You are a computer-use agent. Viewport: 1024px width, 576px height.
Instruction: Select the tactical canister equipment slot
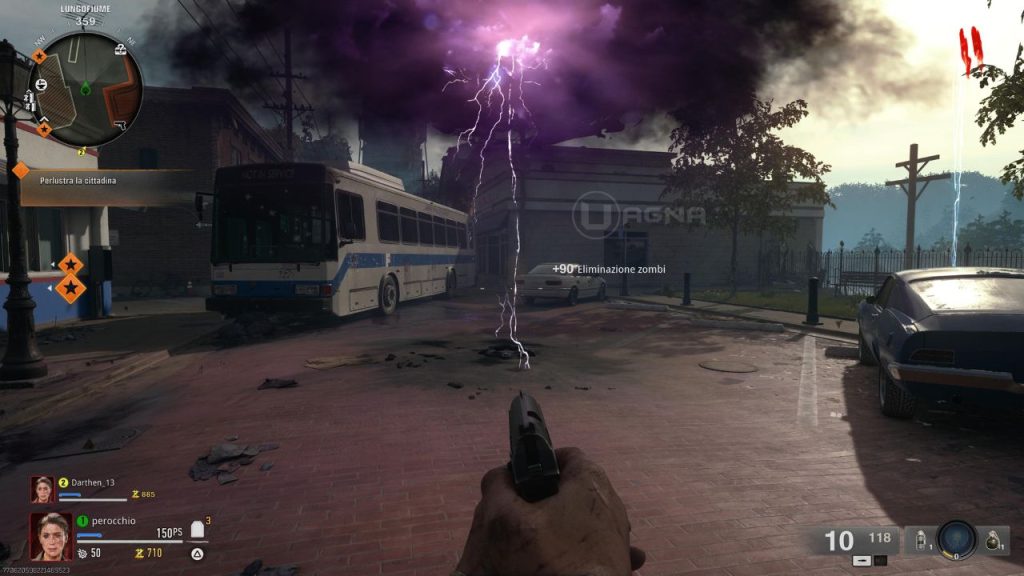919,540
